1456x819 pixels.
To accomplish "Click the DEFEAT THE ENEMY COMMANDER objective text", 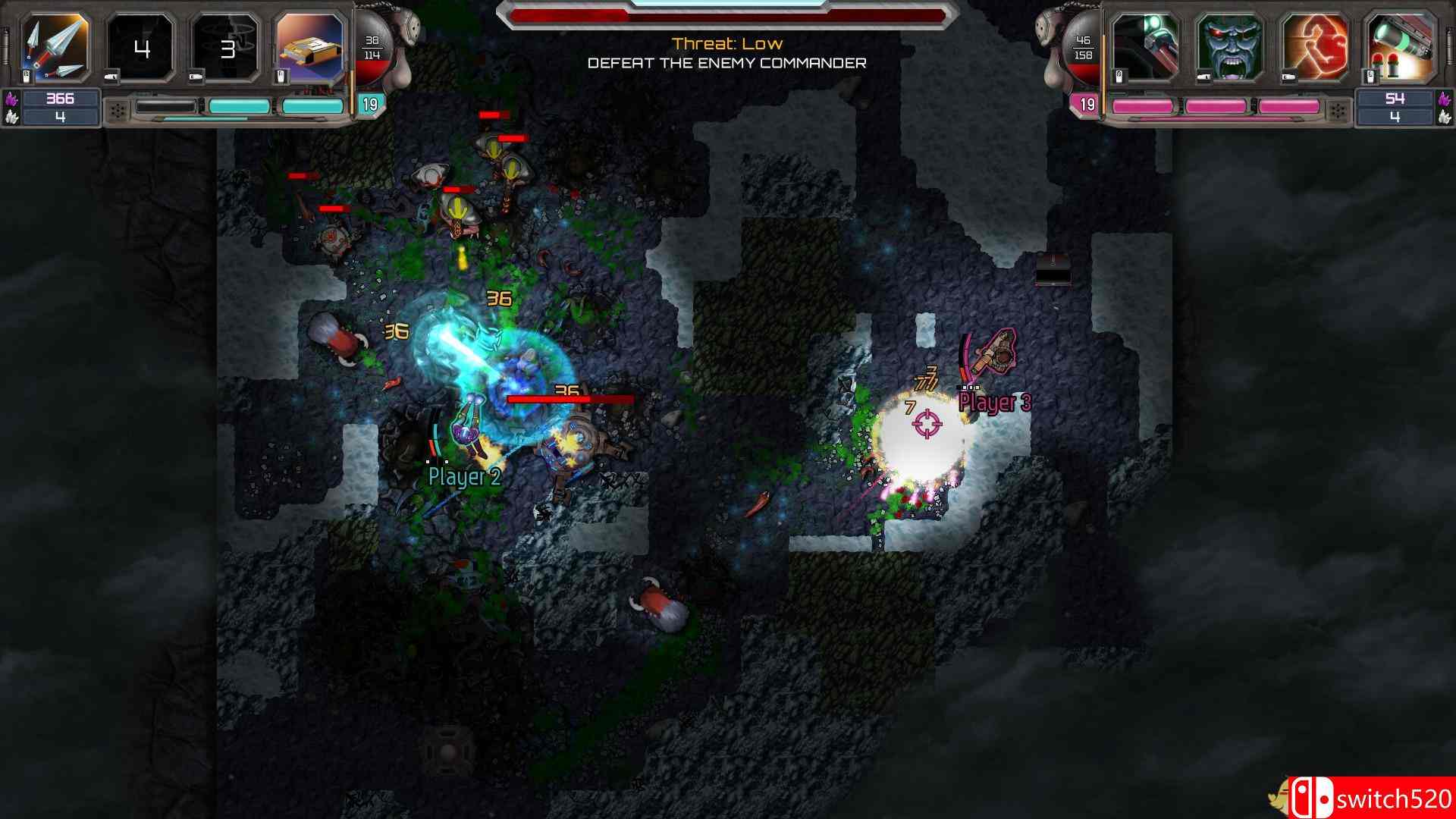I will (728, 64).
